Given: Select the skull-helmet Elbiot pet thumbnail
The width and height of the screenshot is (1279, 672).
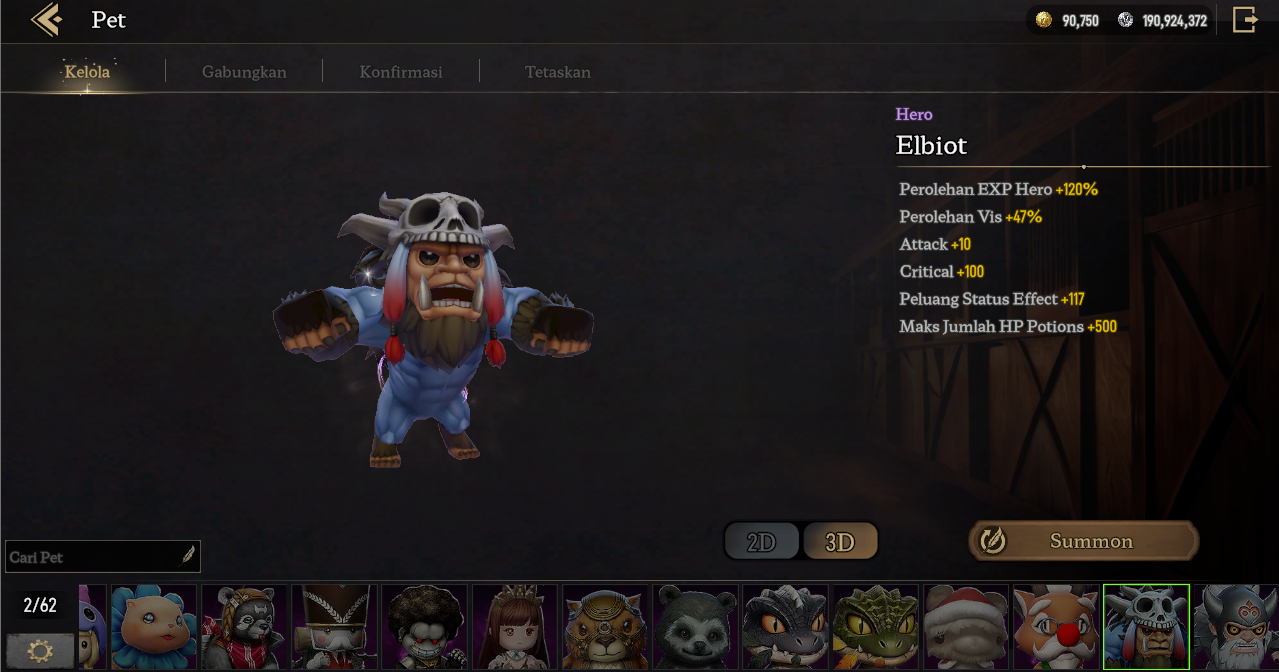Looking at the screenshot, I should (1146, 627).
